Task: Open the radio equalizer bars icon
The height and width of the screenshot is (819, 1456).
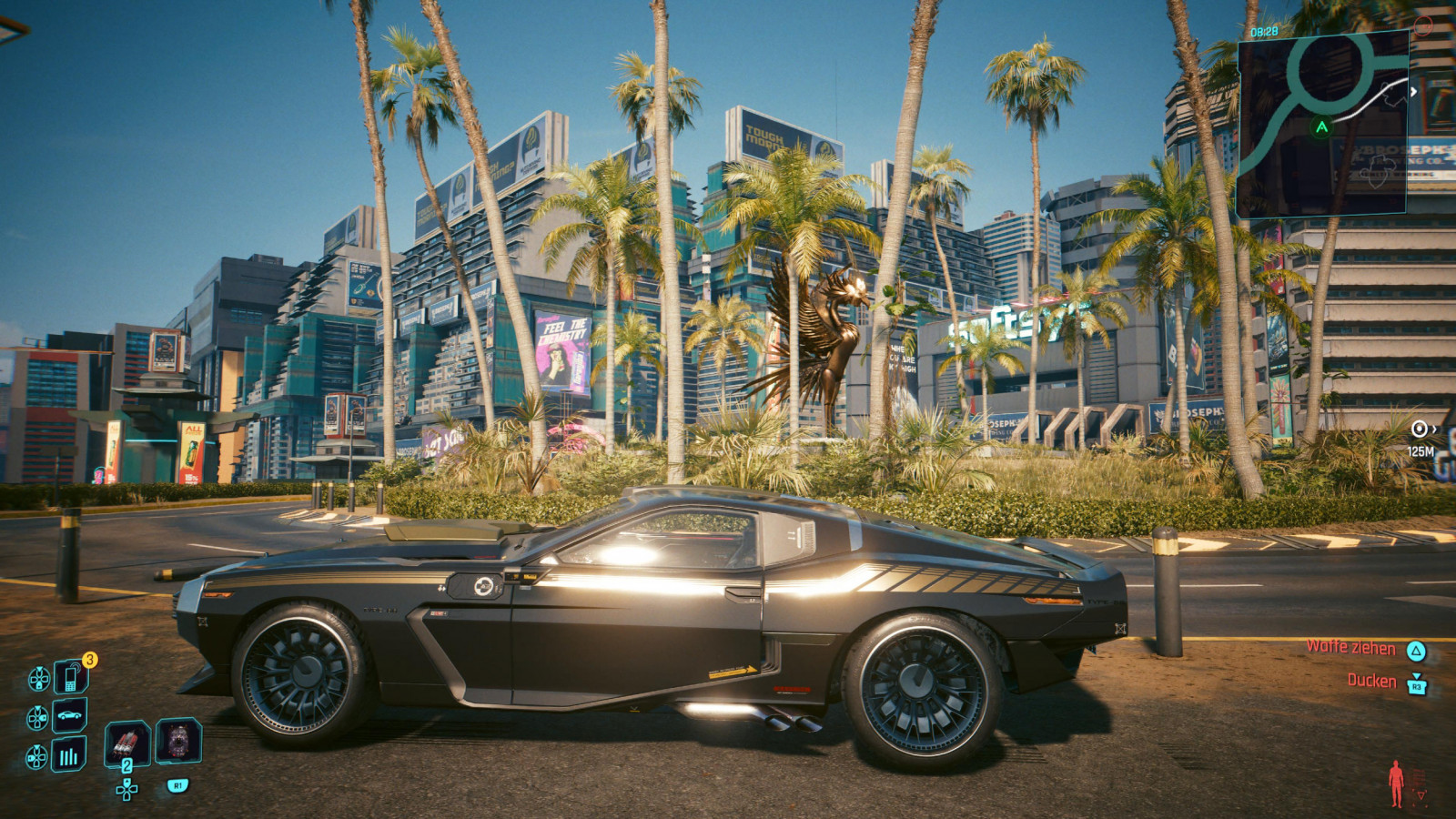Action: 70,755
